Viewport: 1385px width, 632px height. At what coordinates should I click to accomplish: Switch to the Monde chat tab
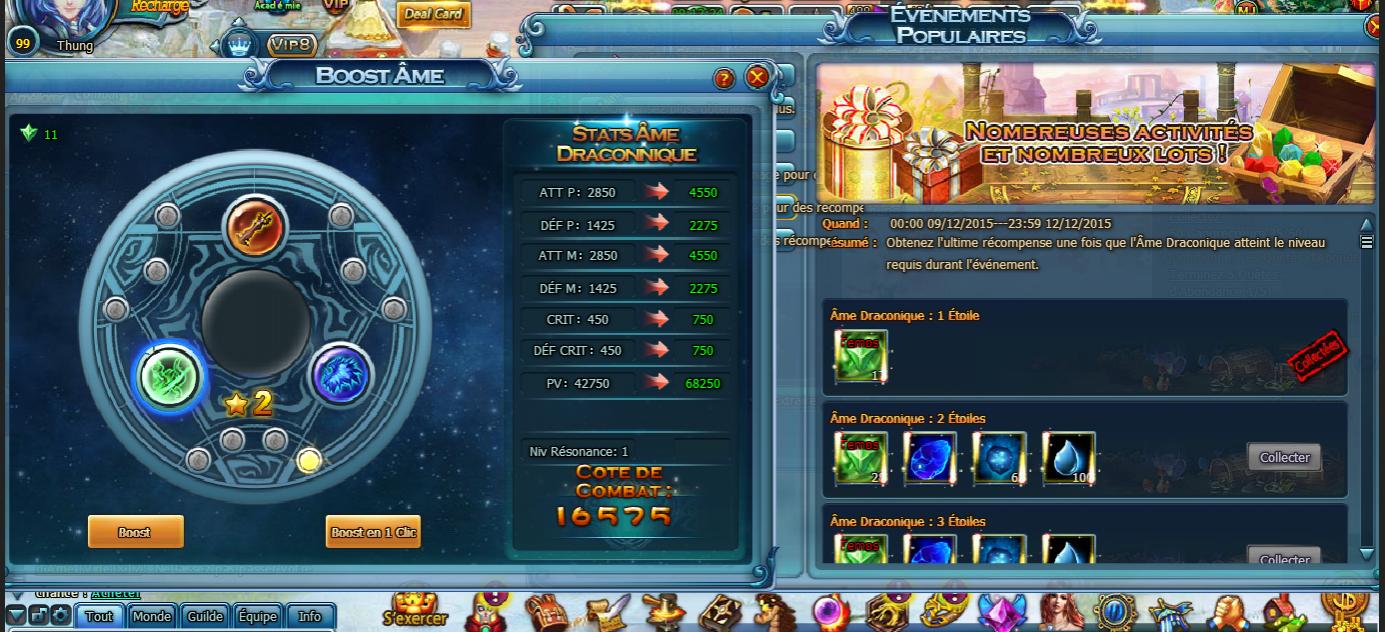(152, 616)
